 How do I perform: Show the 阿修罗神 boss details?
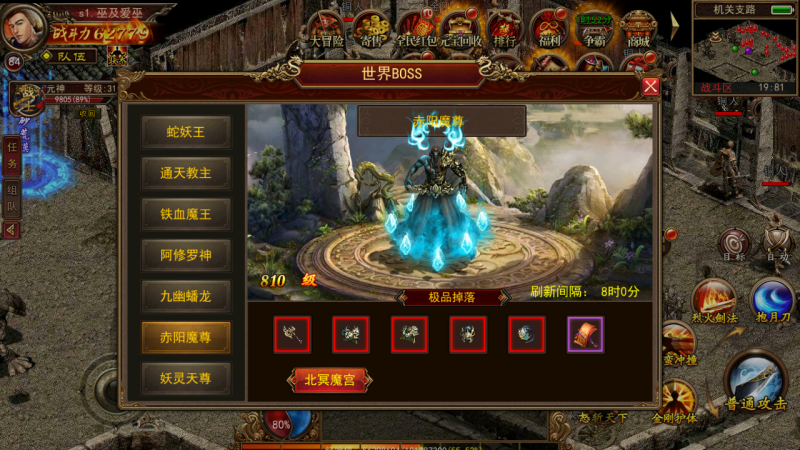point(186,255)
